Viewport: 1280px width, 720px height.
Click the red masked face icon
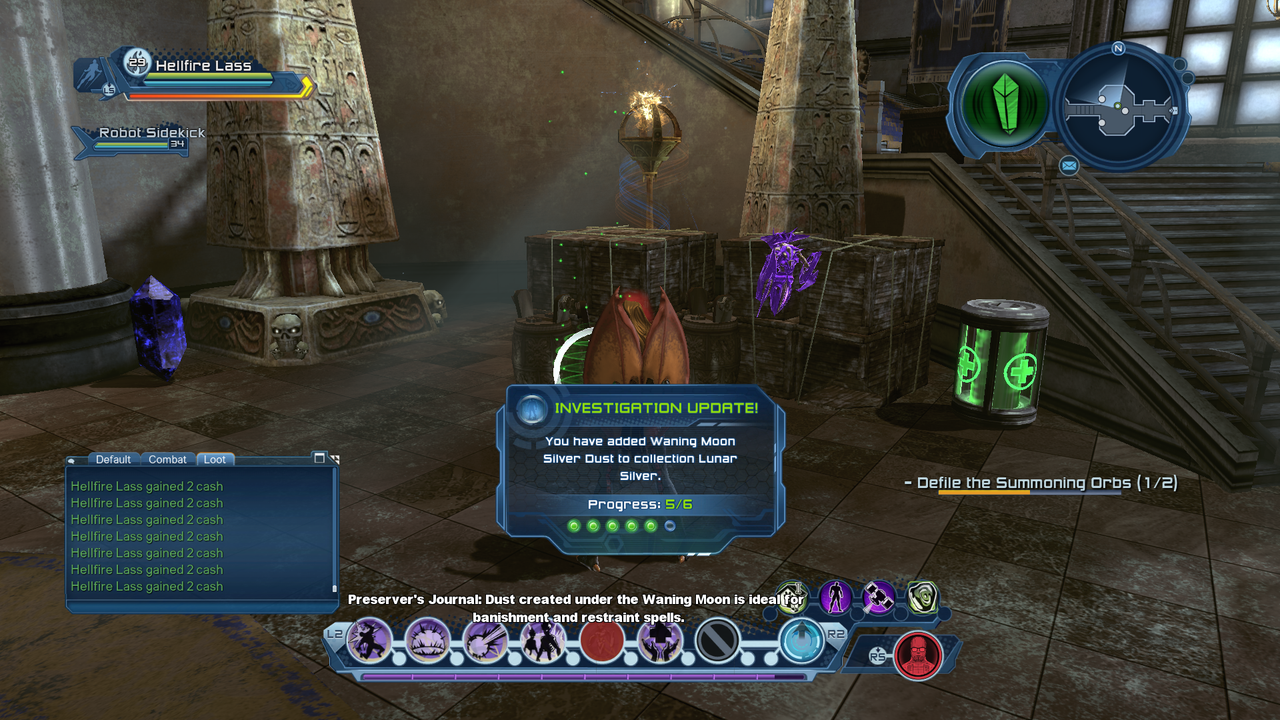point(917,655)
